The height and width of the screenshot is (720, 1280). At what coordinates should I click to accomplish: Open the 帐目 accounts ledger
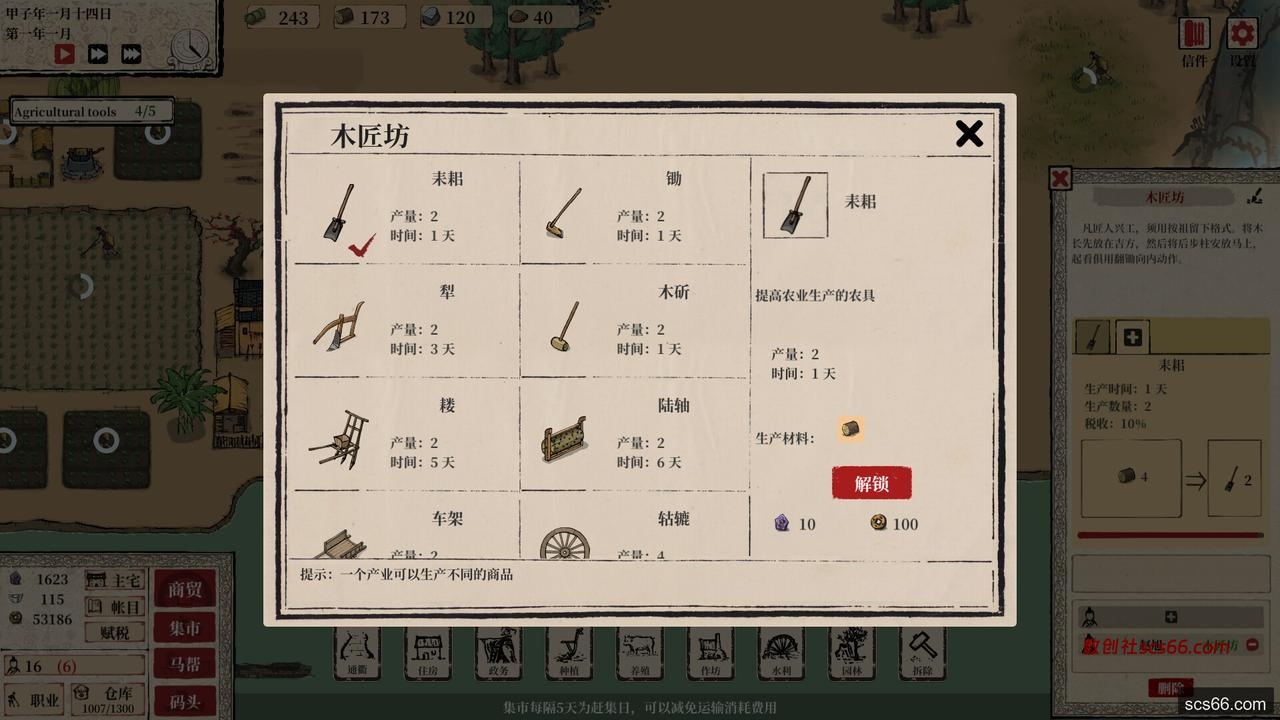[115, 606]
